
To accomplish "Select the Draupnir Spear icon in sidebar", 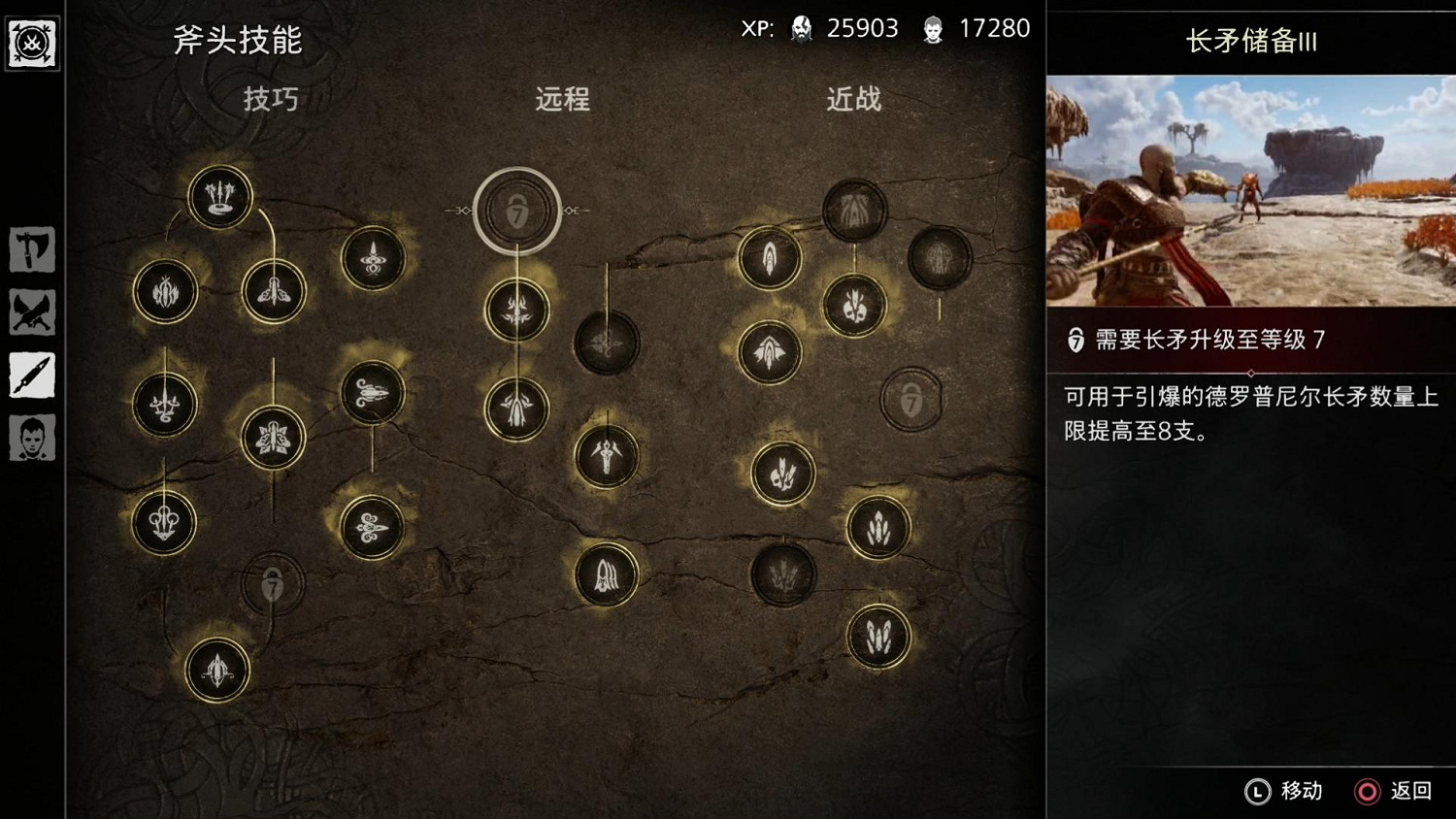I will tap(32, 377).
